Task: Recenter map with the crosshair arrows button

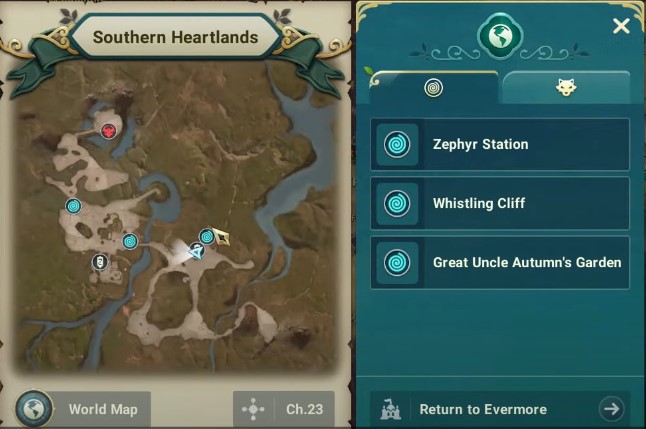Action: coord(254,409)
